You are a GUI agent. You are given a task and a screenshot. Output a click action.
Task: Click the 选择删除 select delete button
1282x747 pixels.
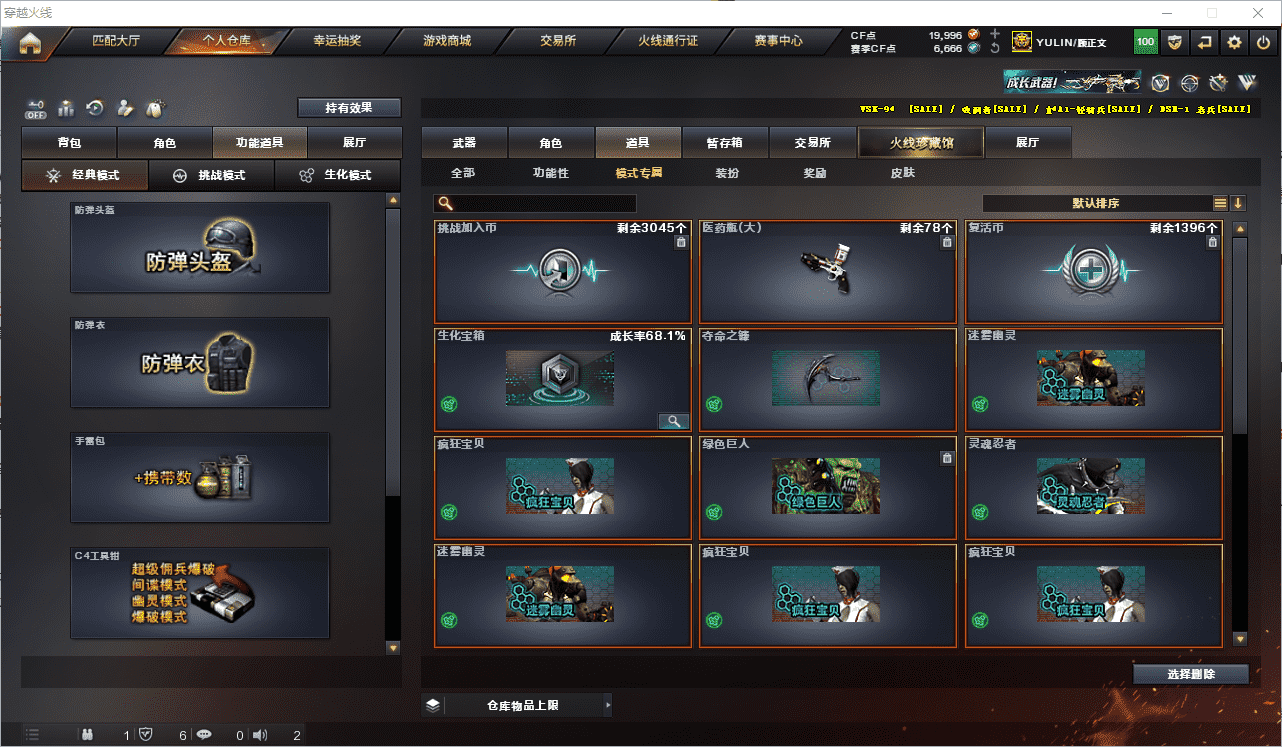[x=1190, y=674]
